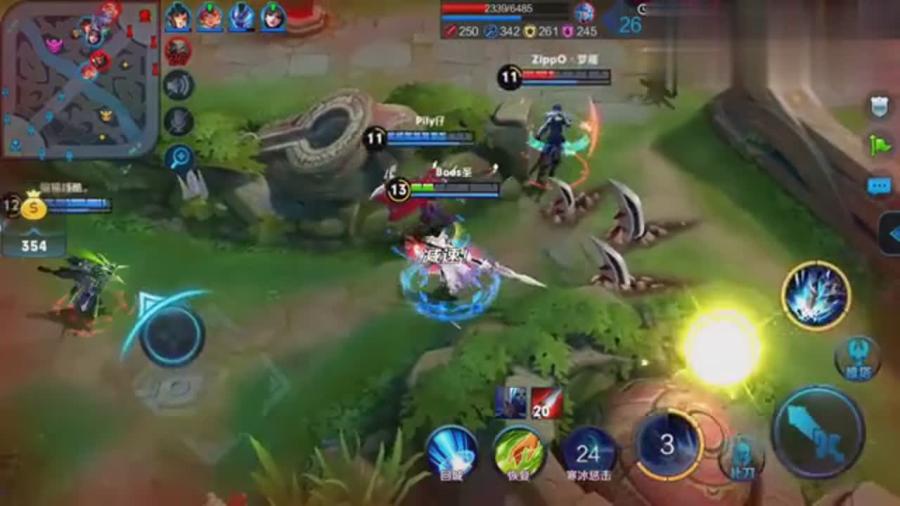Screen dimensions: 900x506
Task: Activate the Recall (回城) skill
Action: 451,452
